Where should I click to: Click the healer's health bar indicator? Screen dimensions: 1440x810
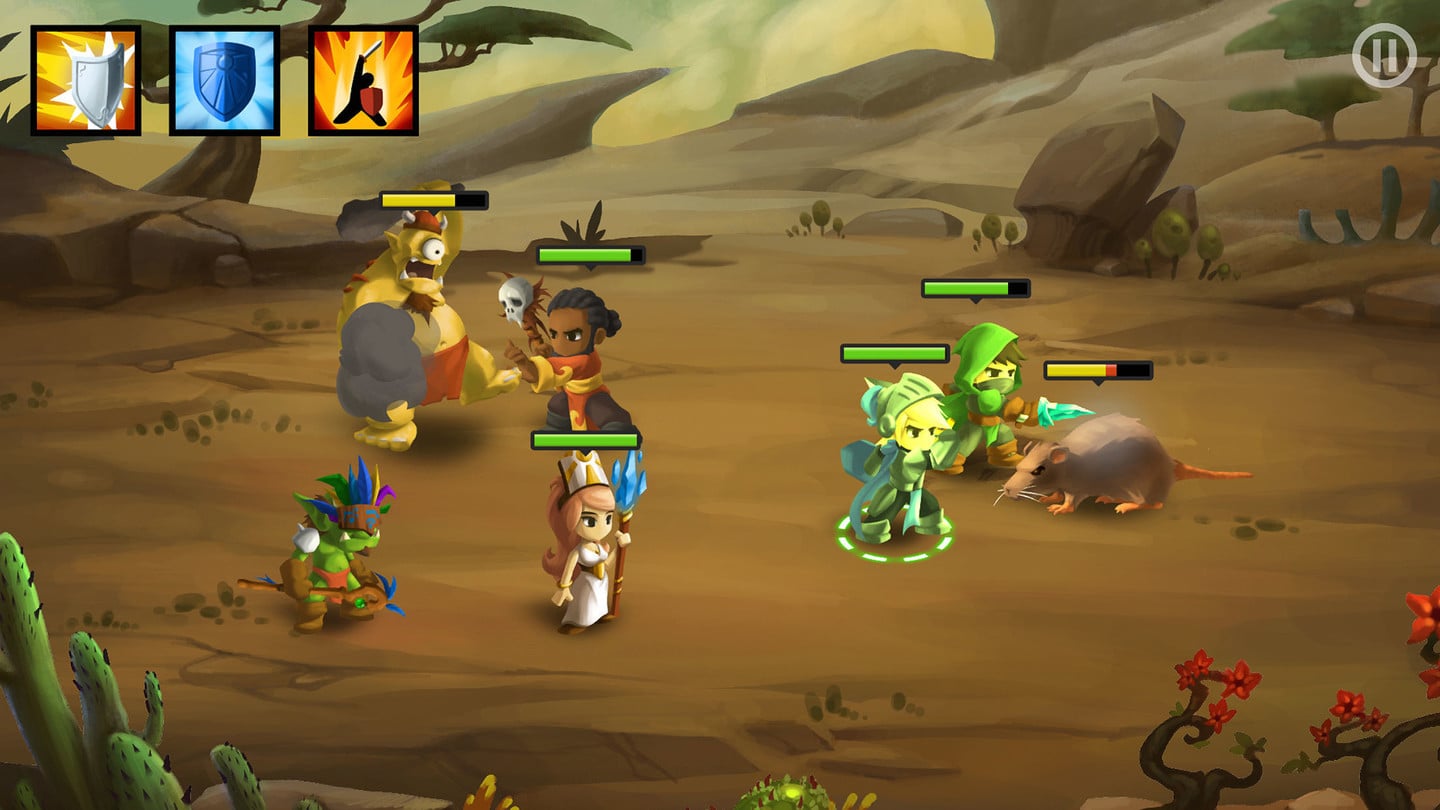coord(583,439)
